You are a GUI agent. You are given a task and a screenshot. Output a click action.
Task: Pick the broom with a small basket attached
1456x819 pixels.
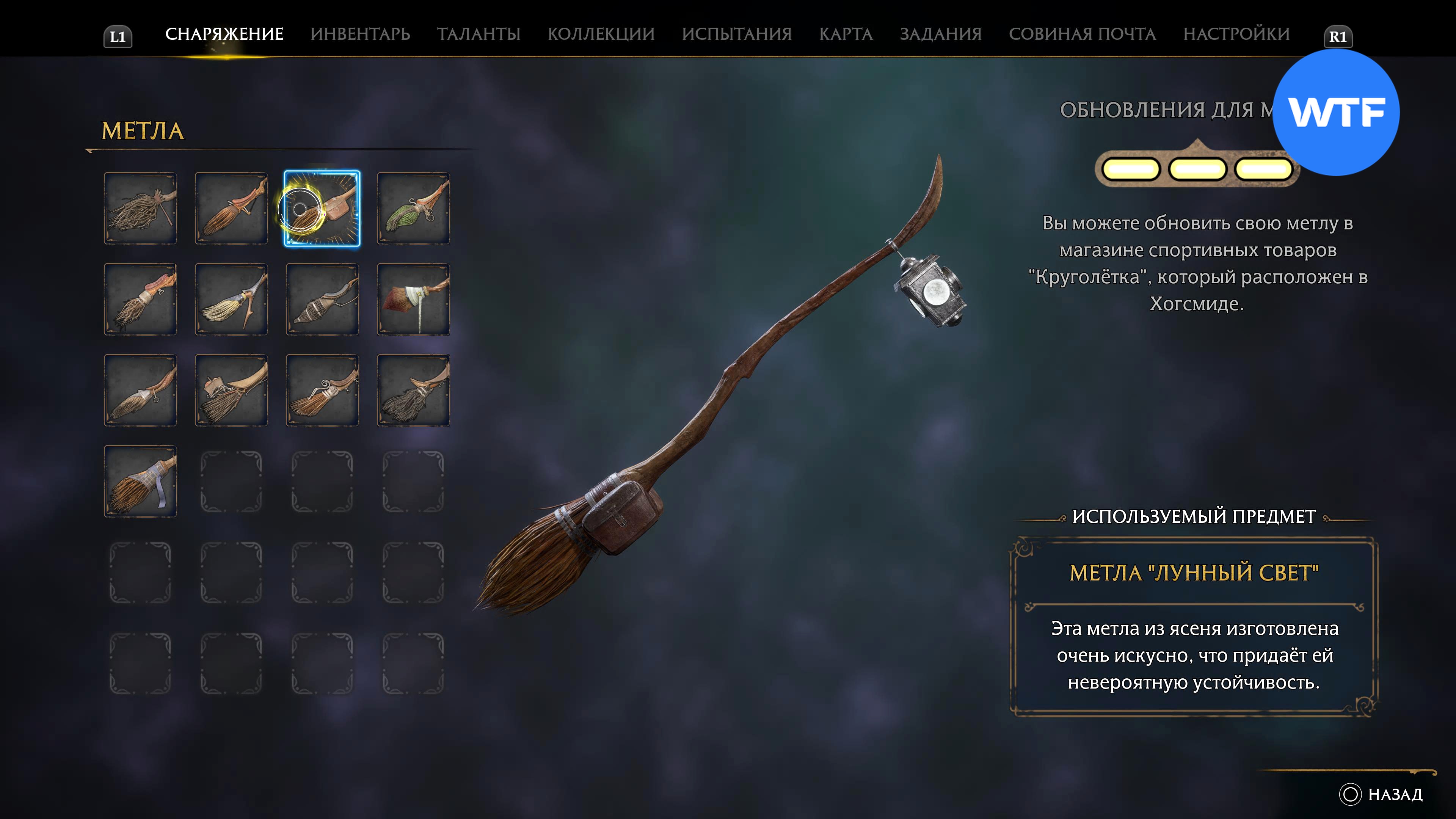coord(231,391)
